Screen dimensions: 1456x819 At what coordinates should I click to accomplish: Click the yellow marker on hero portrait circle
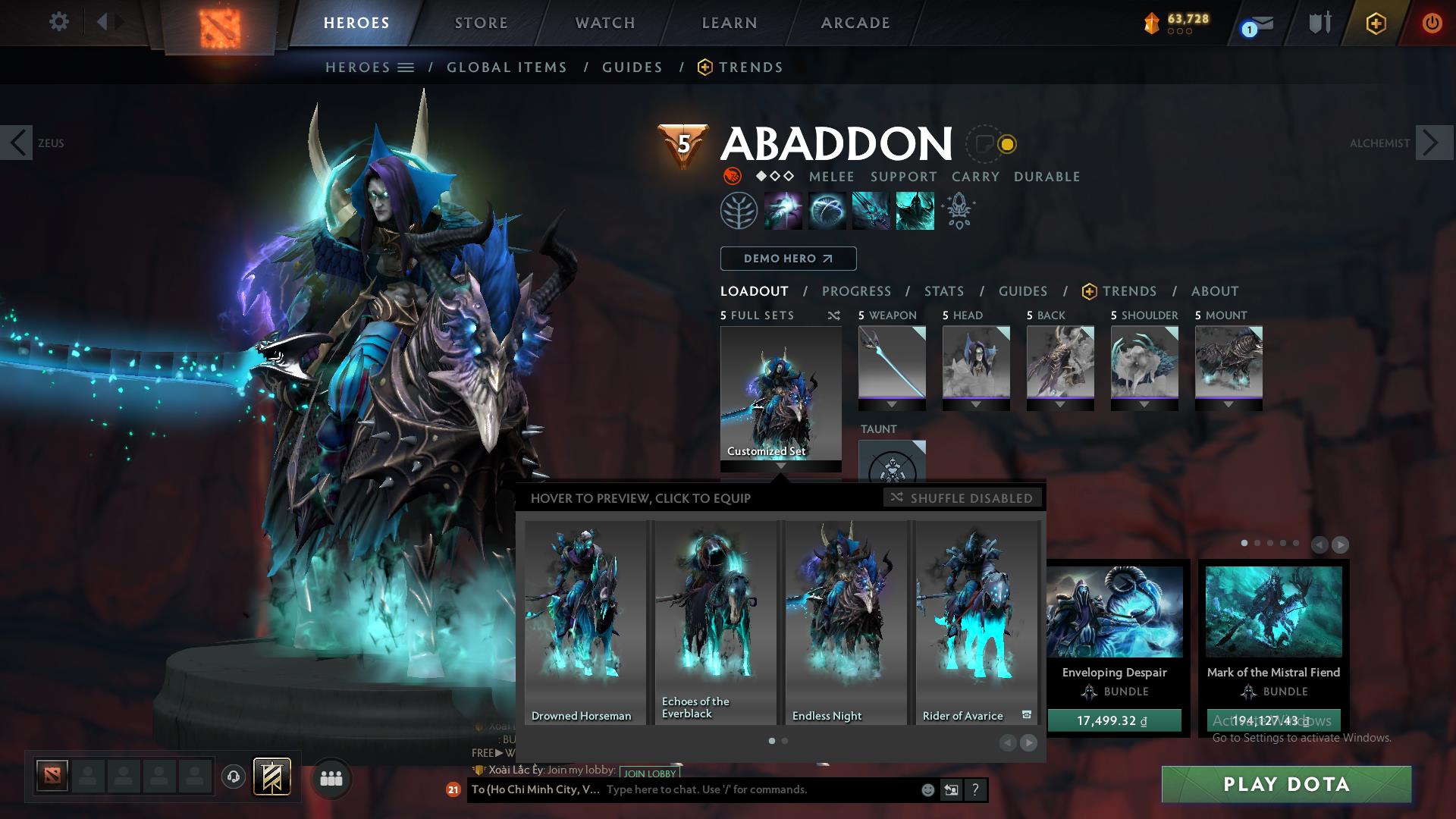(x=1006, y=142)
